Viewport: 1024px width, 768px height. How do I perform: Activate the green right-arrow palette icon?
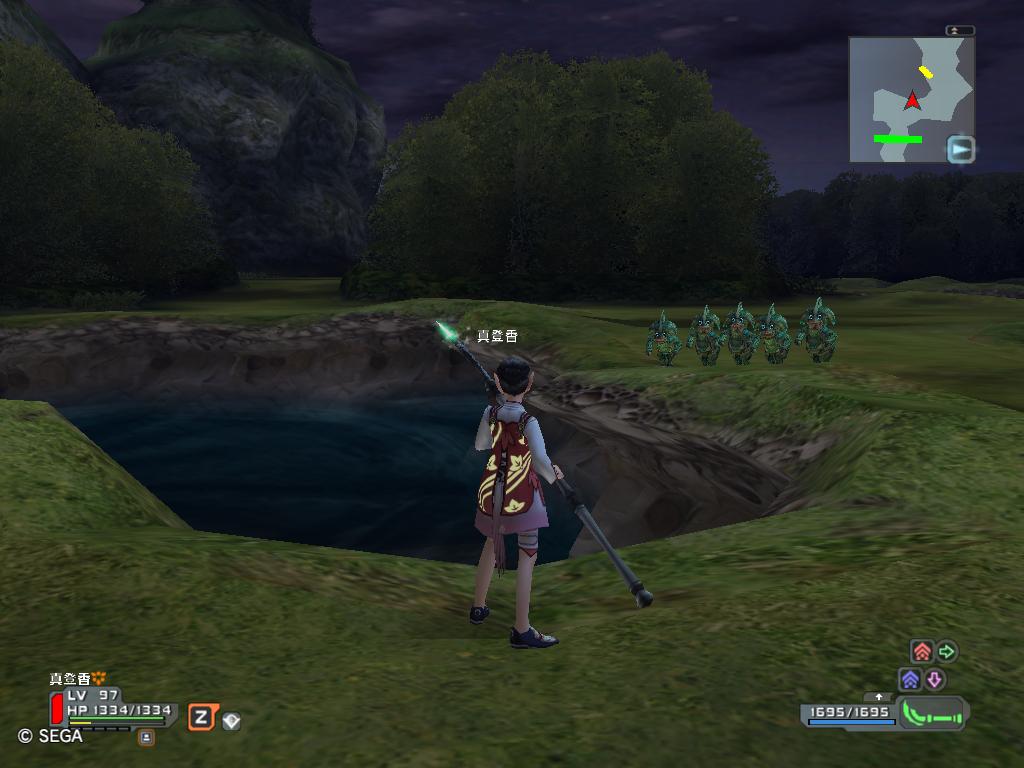pos(946,652)
